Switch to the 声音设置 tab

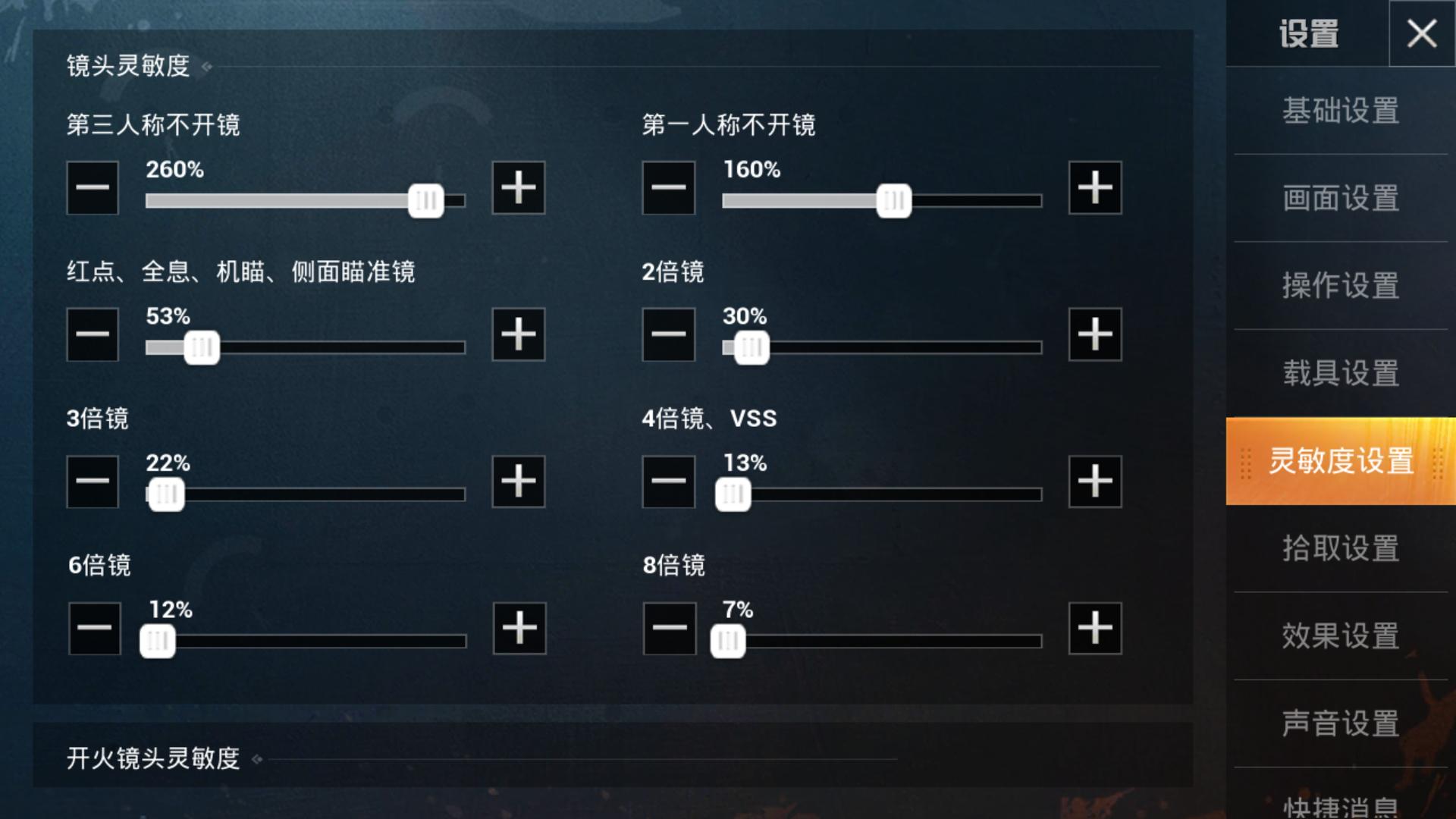pos(1339,724)
